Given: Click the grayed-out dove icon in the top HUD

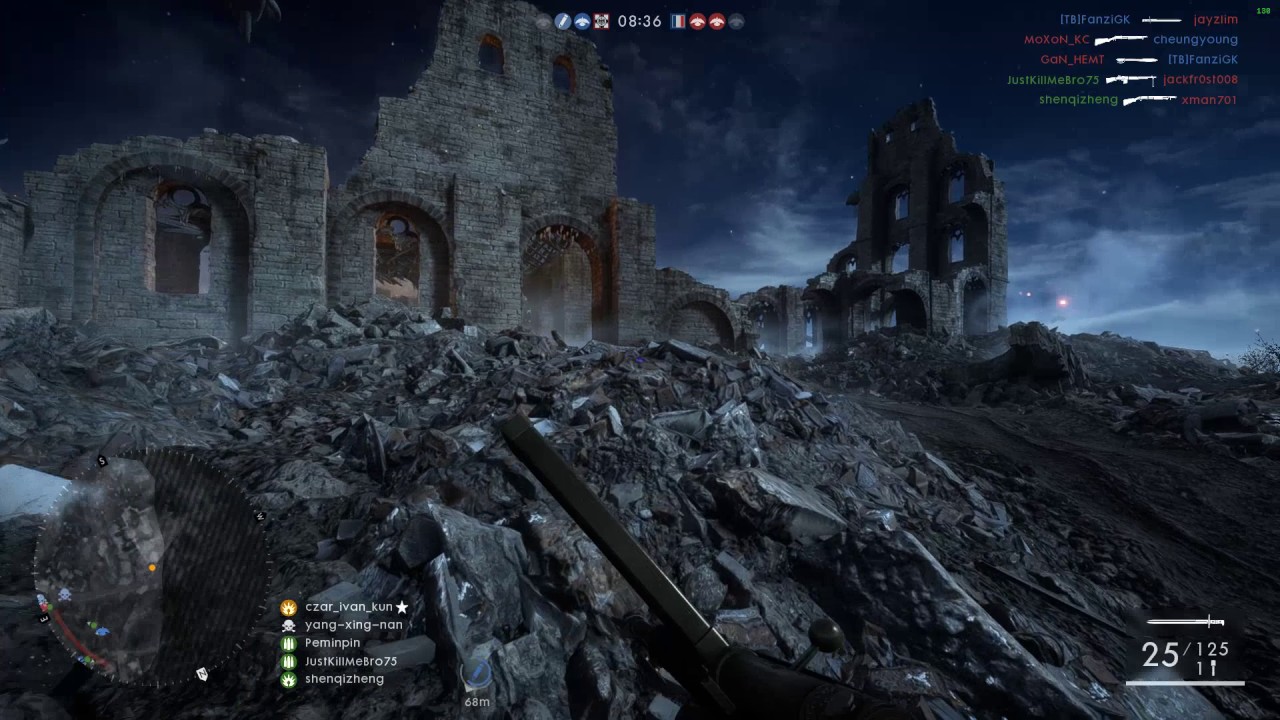Looking at the screenshot, I should (x=737, y=21).
